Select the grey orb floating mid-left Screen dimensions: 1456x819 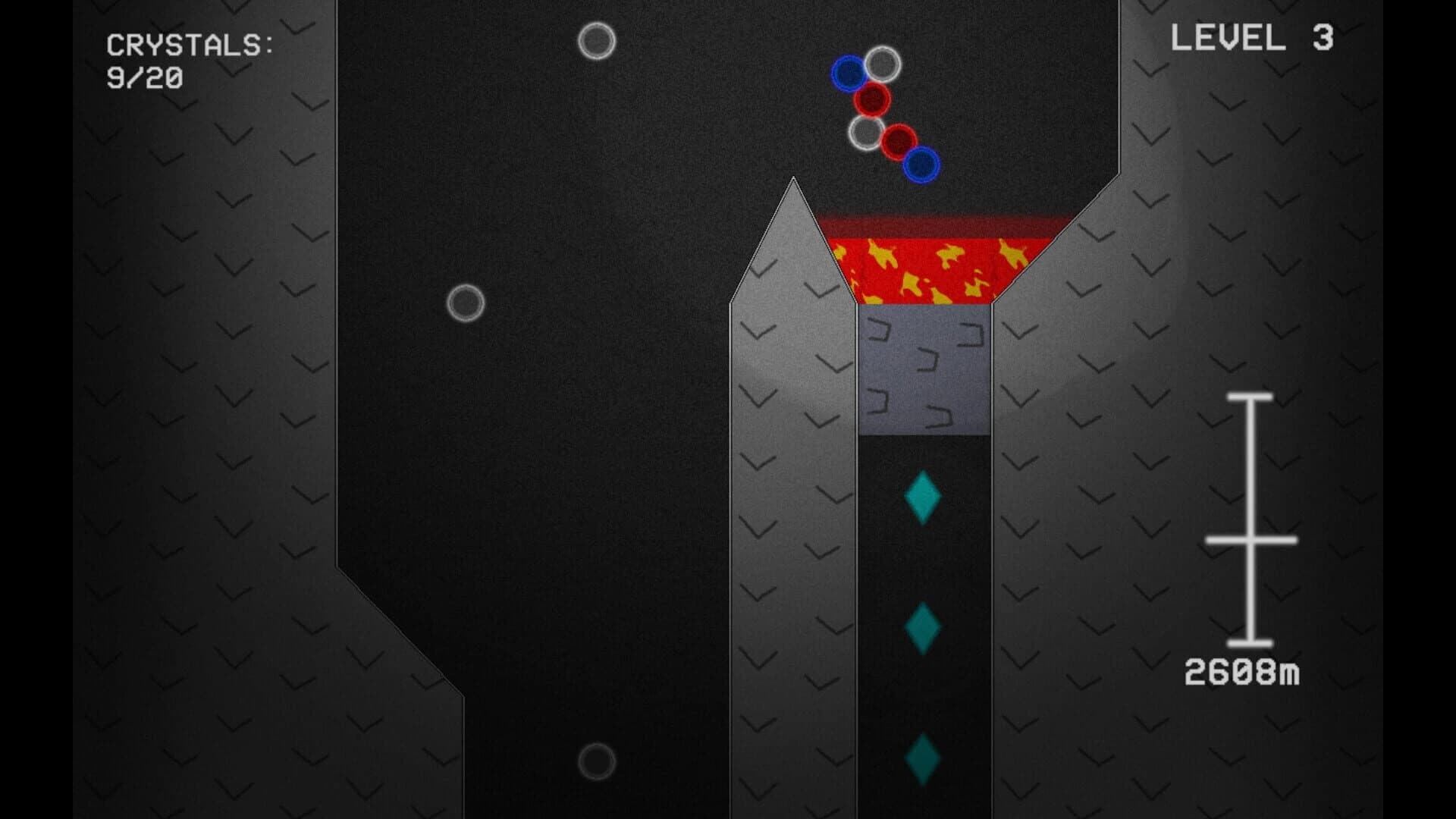tap(467, 302)
